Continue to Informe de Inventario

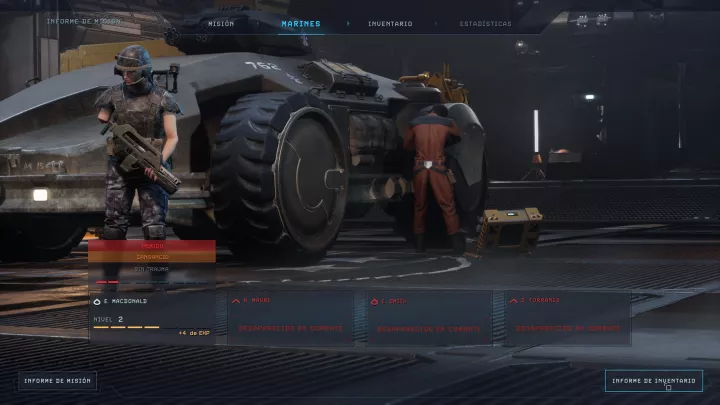(x=653, y=380)
